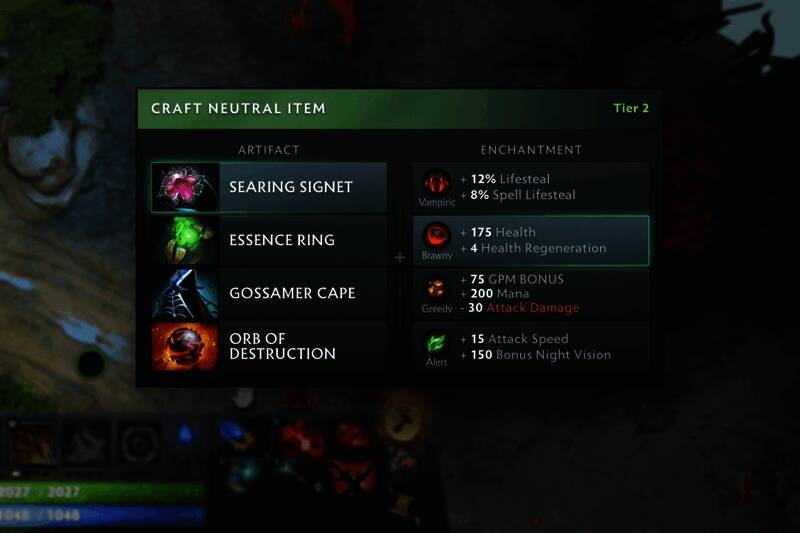Image resolution: width=800 pixels, height=533 pixels.
Task: Pick the Gossamer Cape artifact
Action: point(269,294)
